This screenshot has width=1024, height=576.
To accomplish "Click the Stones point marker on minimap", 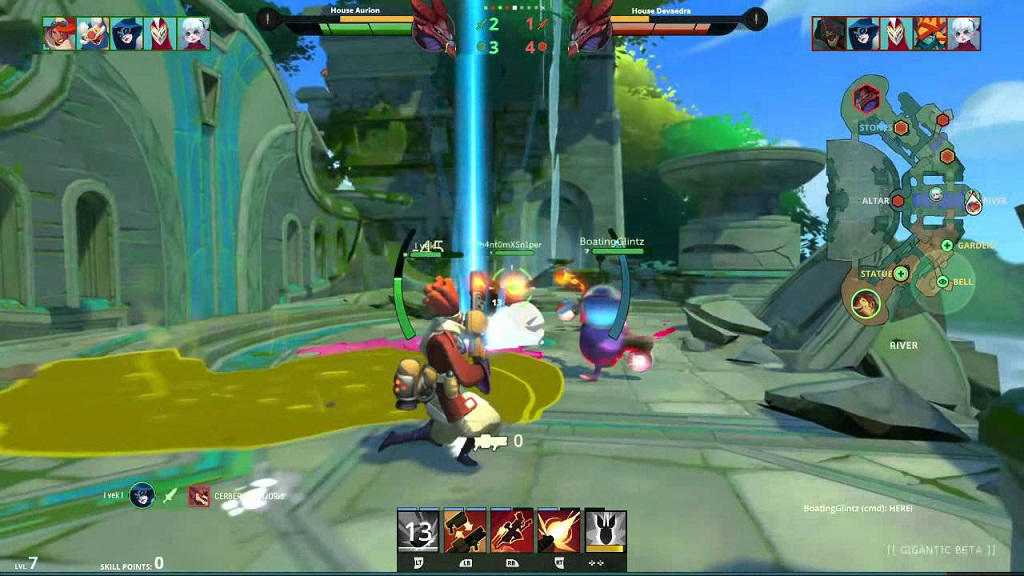I will [x=901, y=128].
